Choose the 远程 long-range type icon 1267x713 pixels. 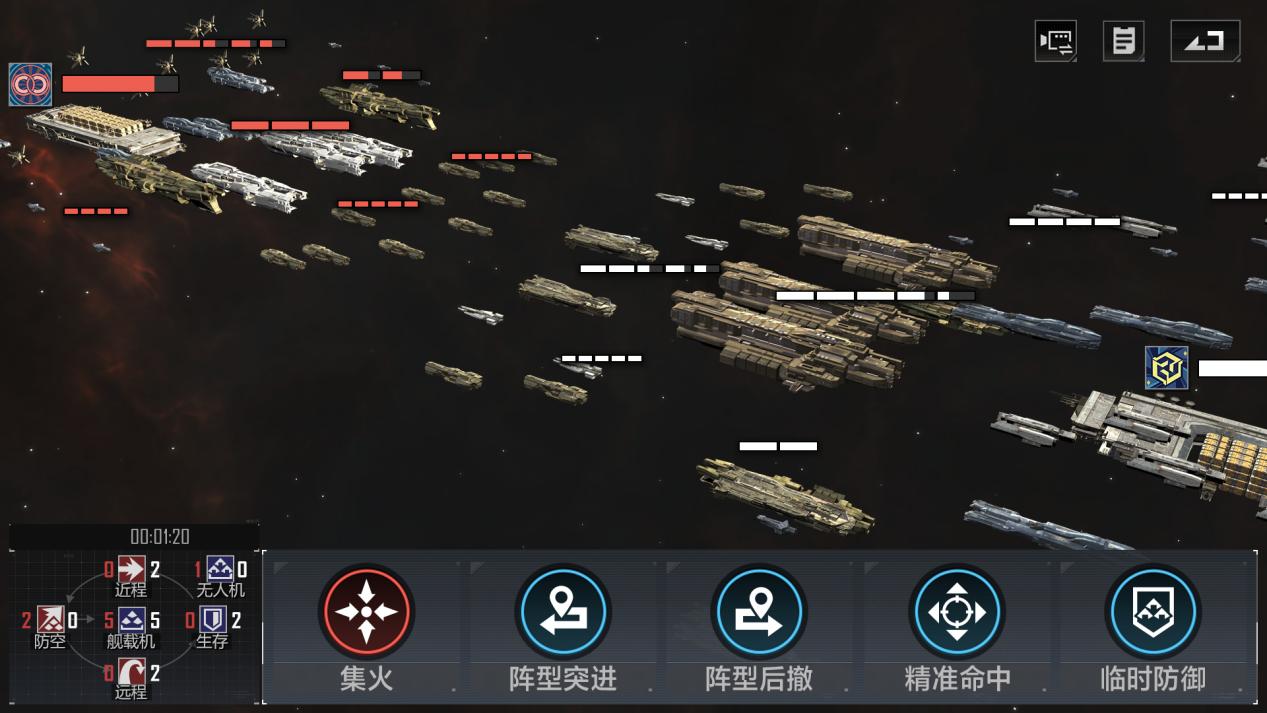coord(131,672)
